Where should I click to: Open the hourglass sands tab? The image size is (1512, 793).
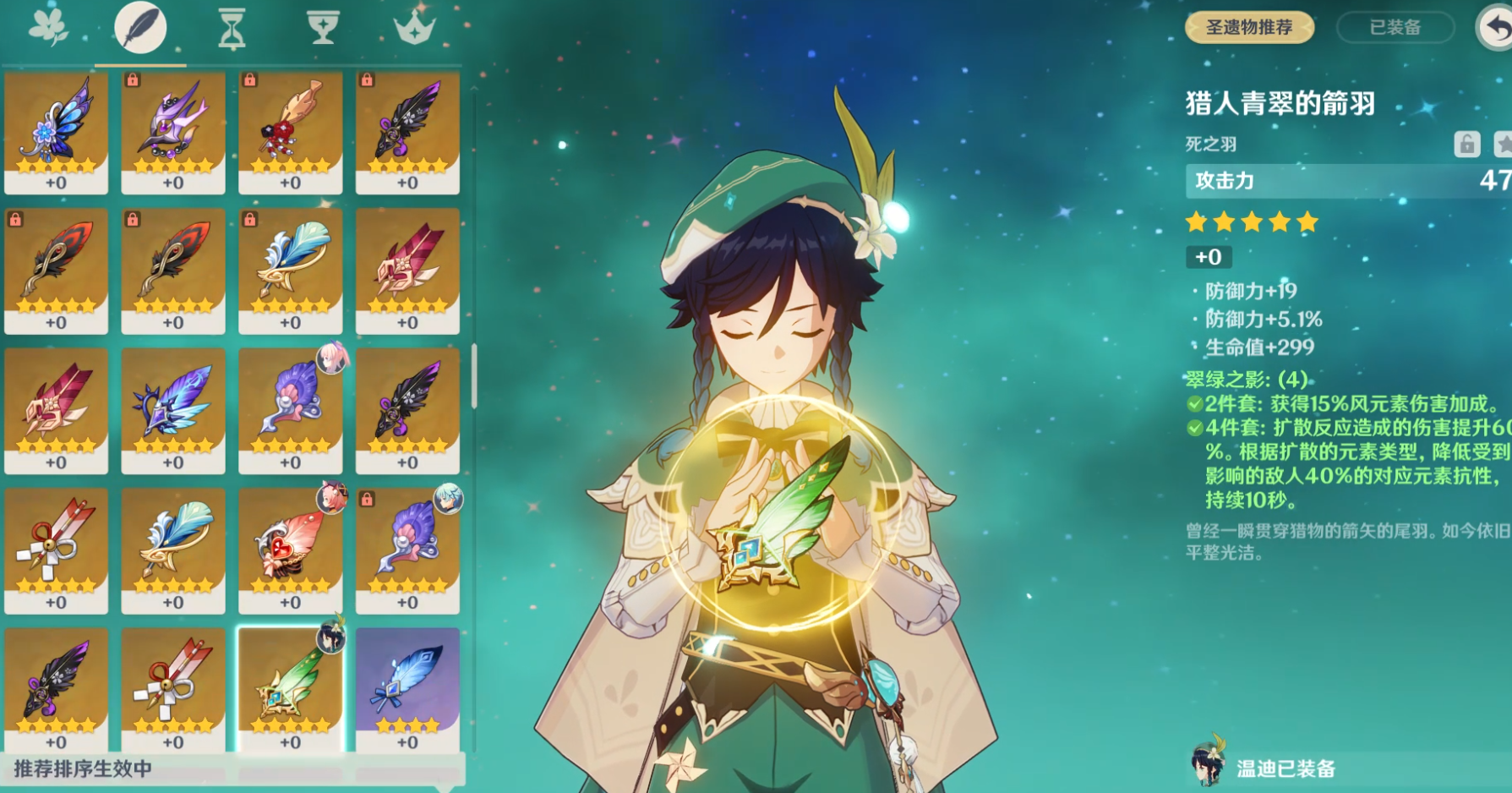[232, 28]
